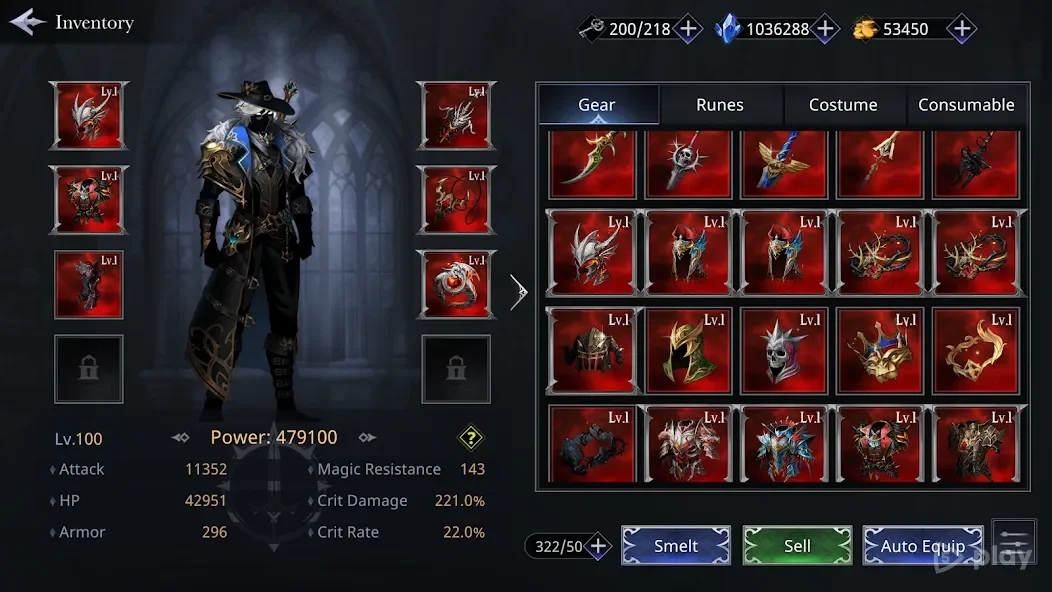The height and width of the screenshot is (592, 1052).
Task: Expand inventory capacity with the plus button
Action: pyautogui.click(x=598, y=546)
